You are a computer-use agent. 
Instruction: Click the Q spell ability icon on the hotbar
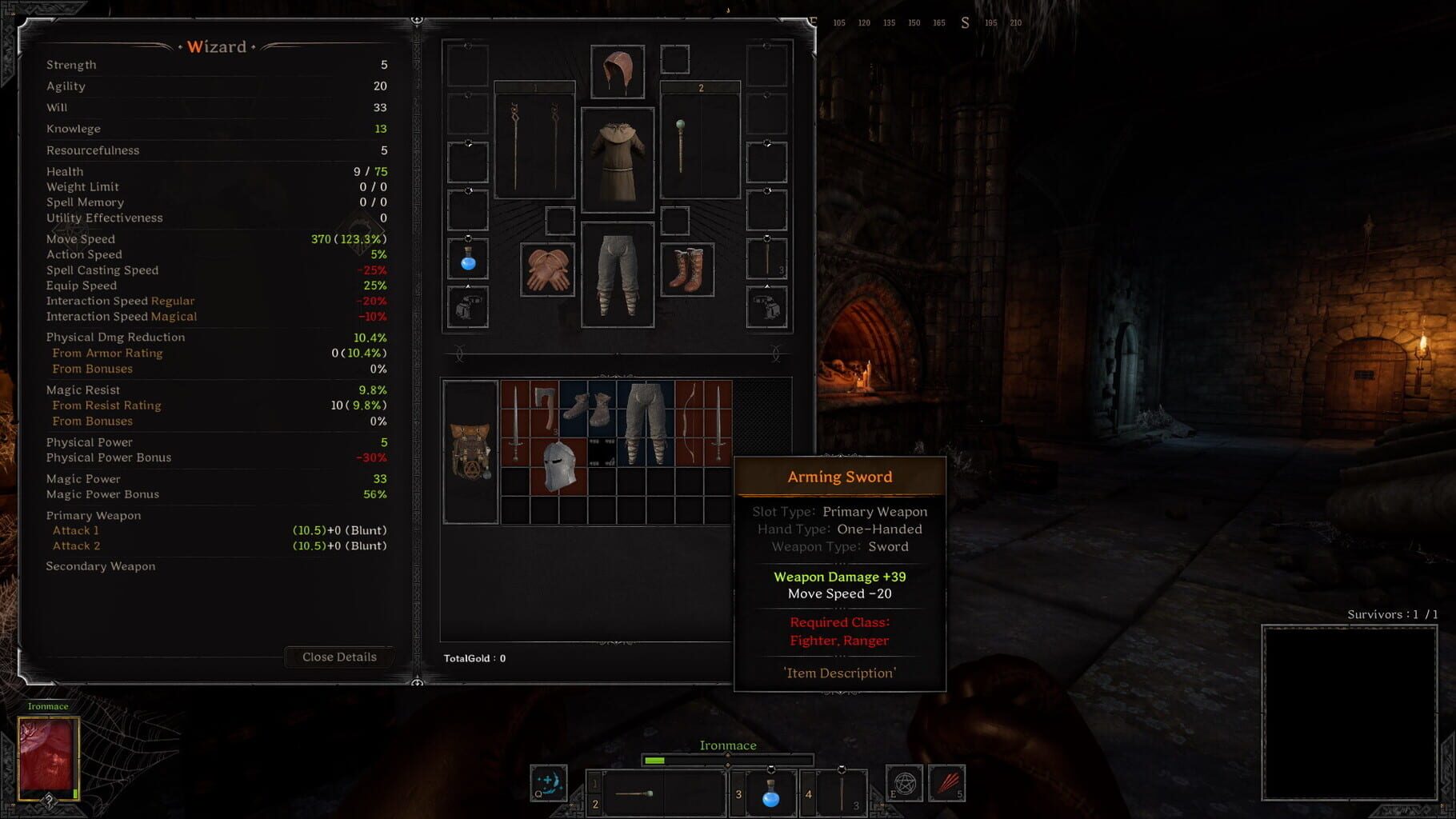(549, 782)
